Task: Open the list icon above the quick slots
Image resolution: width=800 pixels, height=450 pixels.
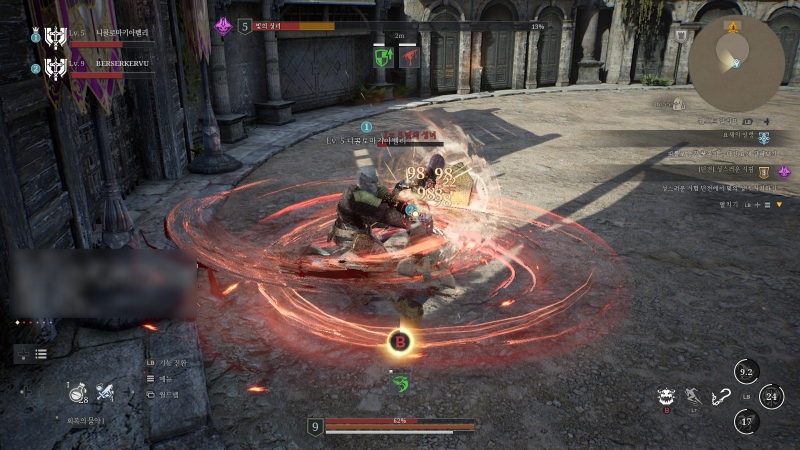Action: point(41,354)
